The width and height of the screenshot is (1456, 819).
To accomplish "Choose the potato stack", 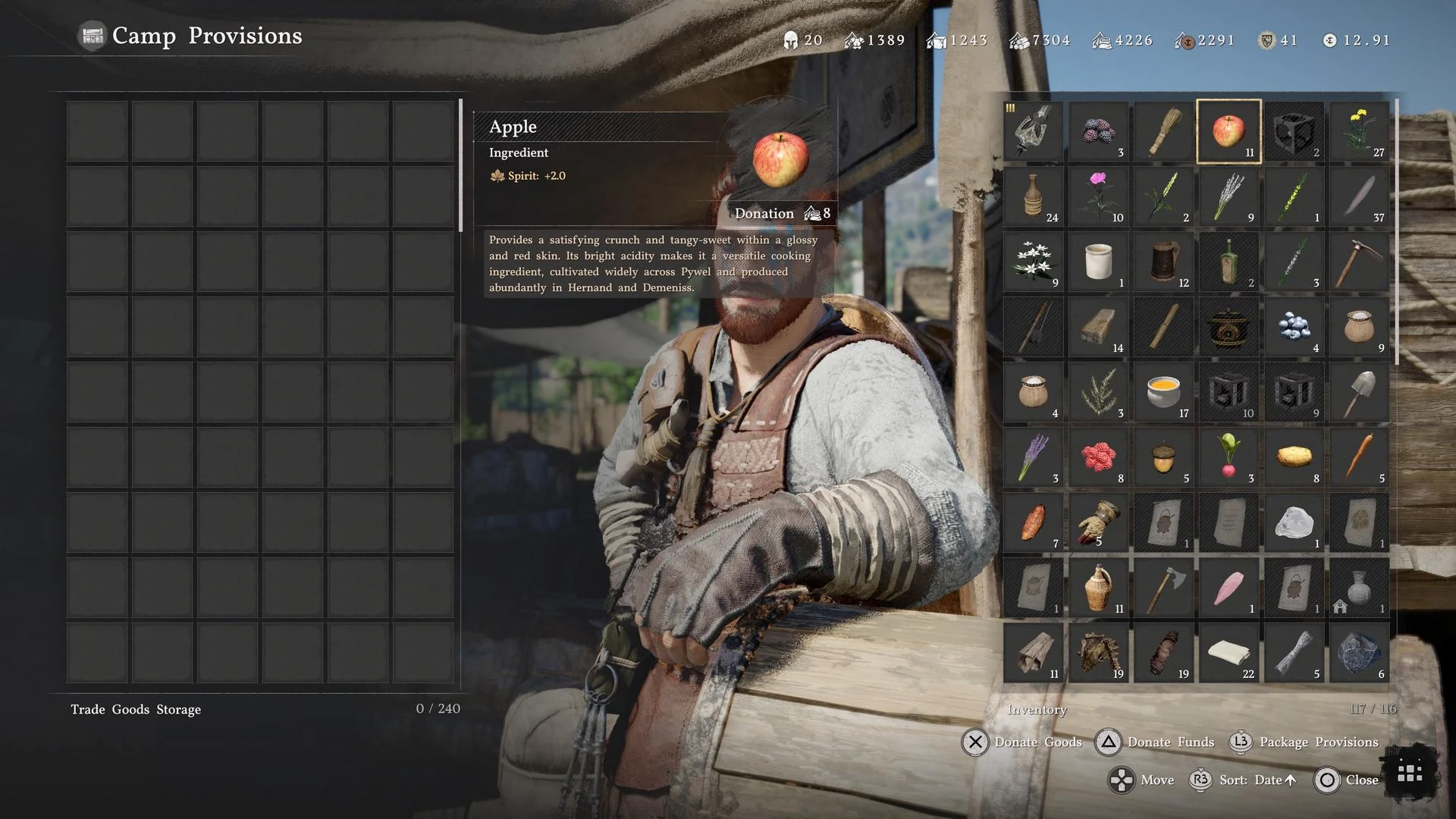I will pyautogui.click(x=1294, y=457).
